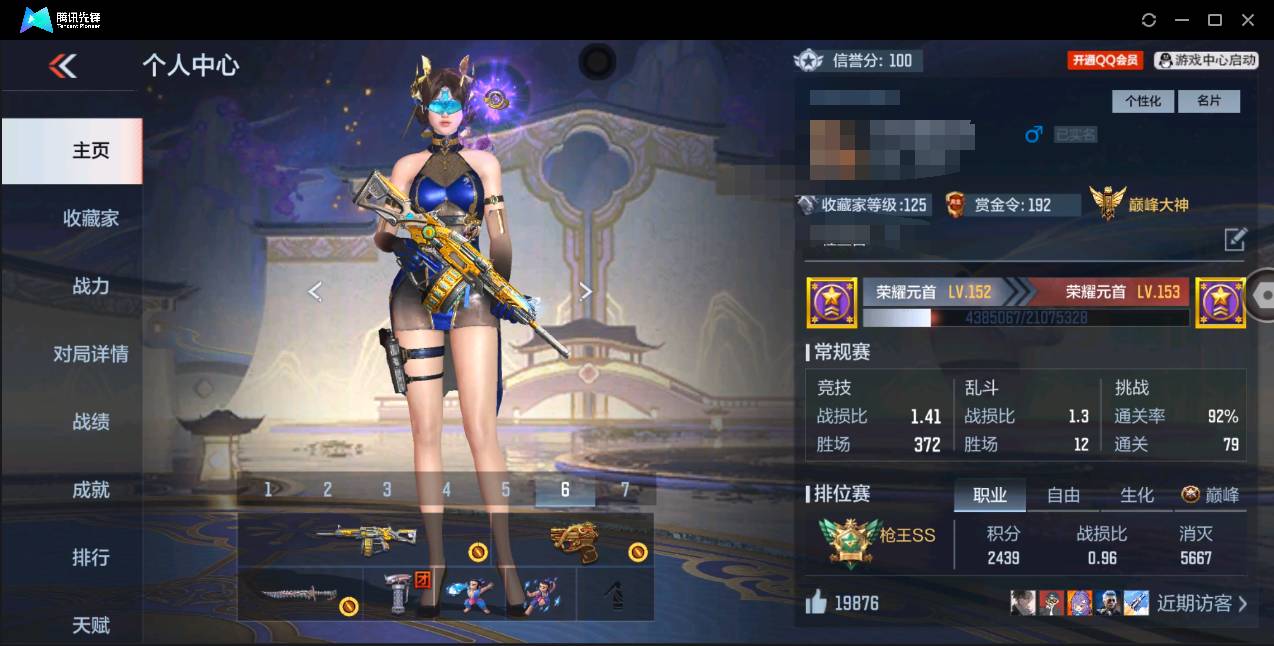1274x646 pixels.
Task: Give a like with the thumbs-up icon
Action: point(816,602)
